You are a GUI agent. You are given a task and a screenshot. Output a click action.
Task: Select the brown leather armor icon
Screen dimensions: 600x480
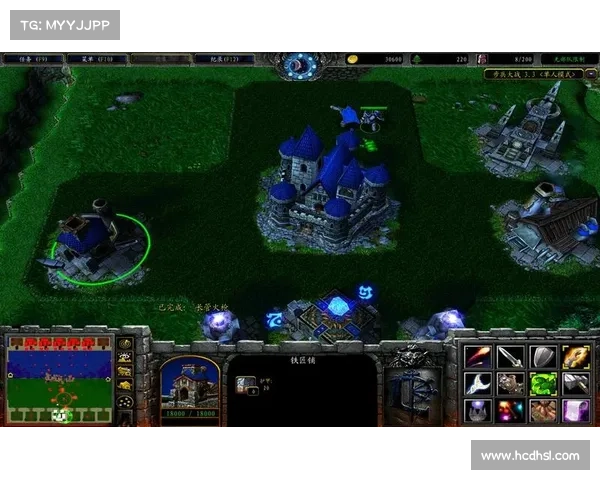(543, 411)
